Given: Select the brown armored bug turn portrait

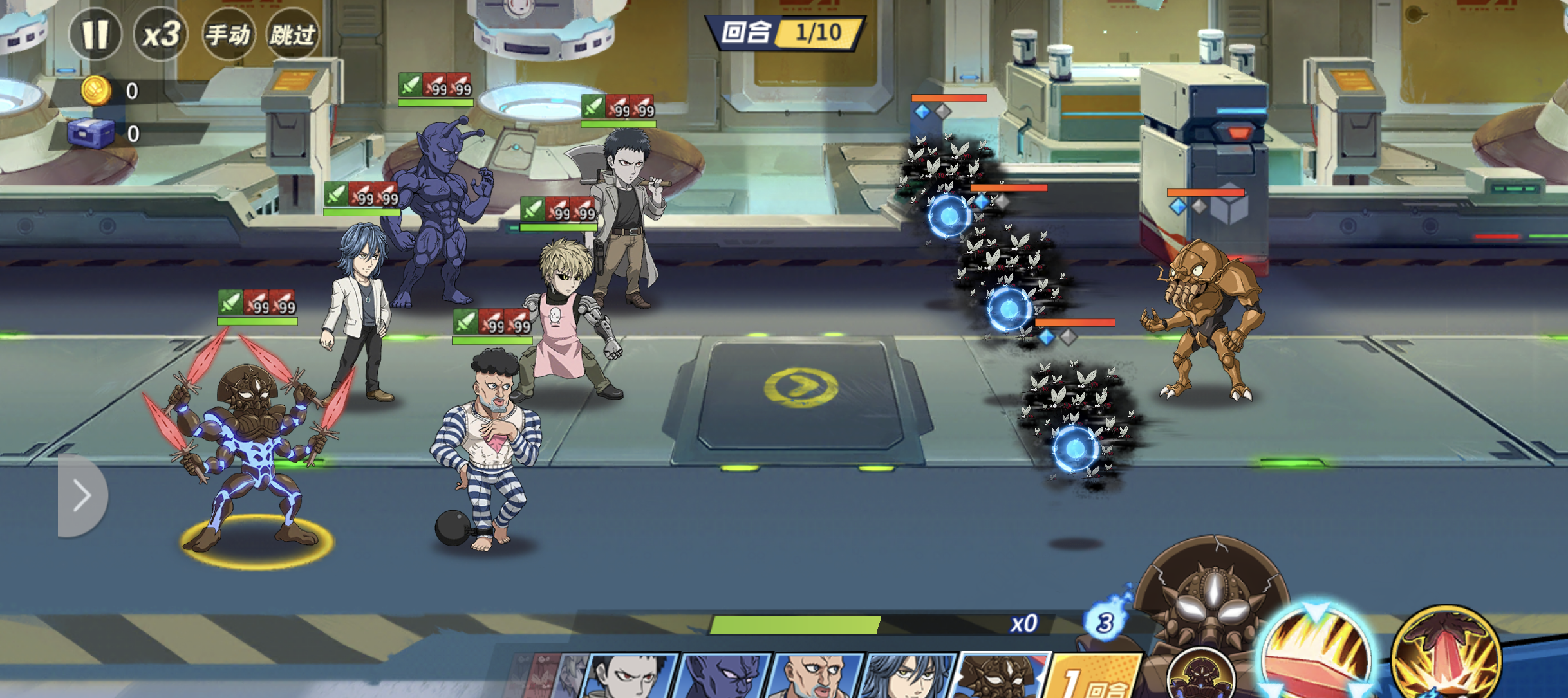Looking at the screenshot, I should tap(1001, 675).
